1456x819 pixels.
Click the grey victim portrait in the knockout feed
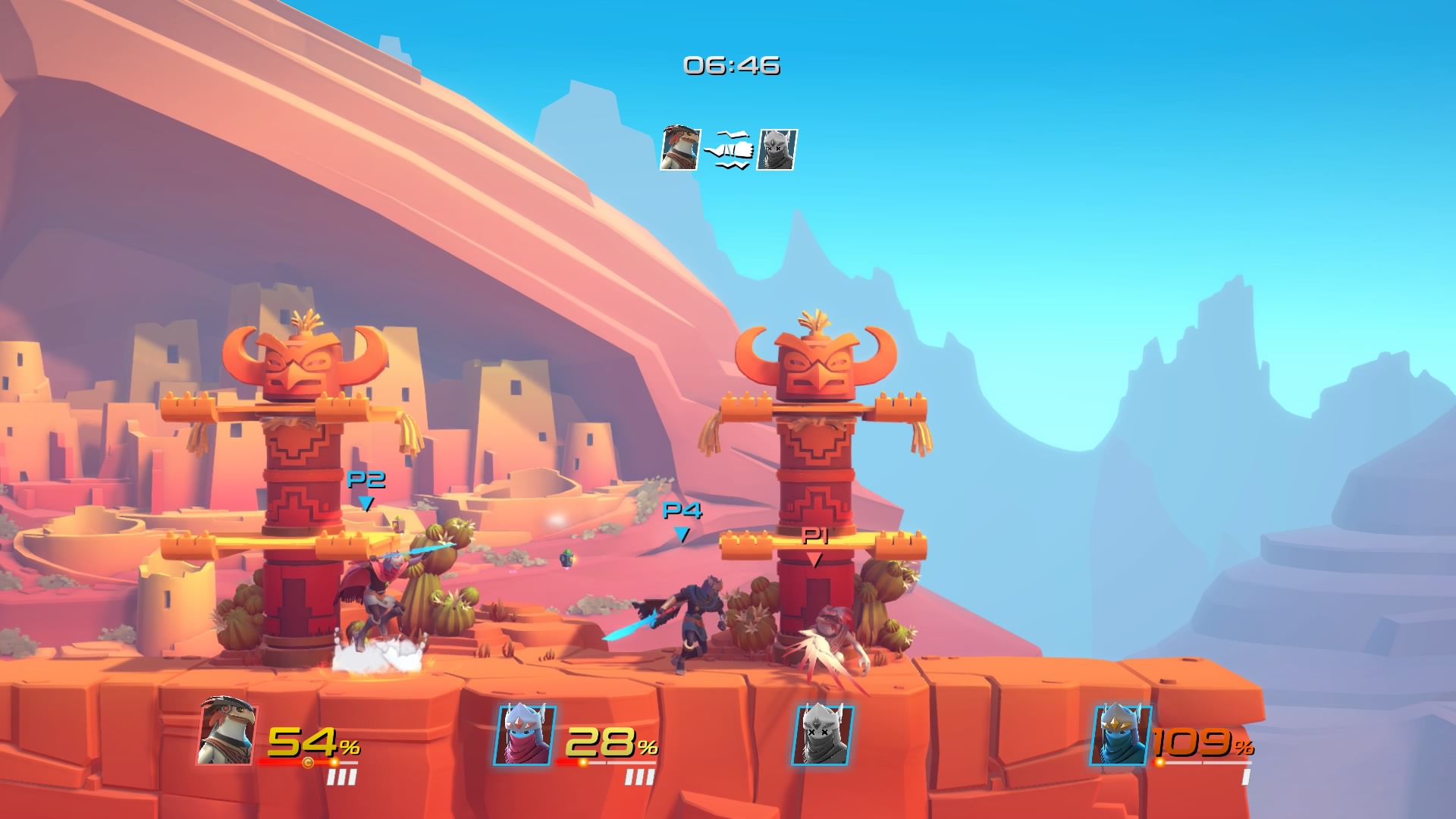[x=777, y=149]
